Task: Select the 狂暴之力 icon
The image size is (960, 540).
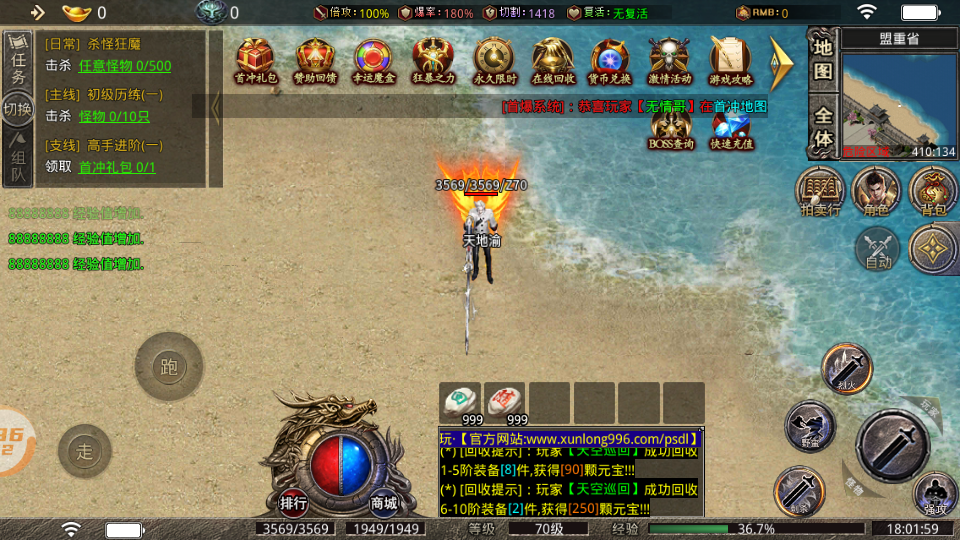Action: [434, 60]
